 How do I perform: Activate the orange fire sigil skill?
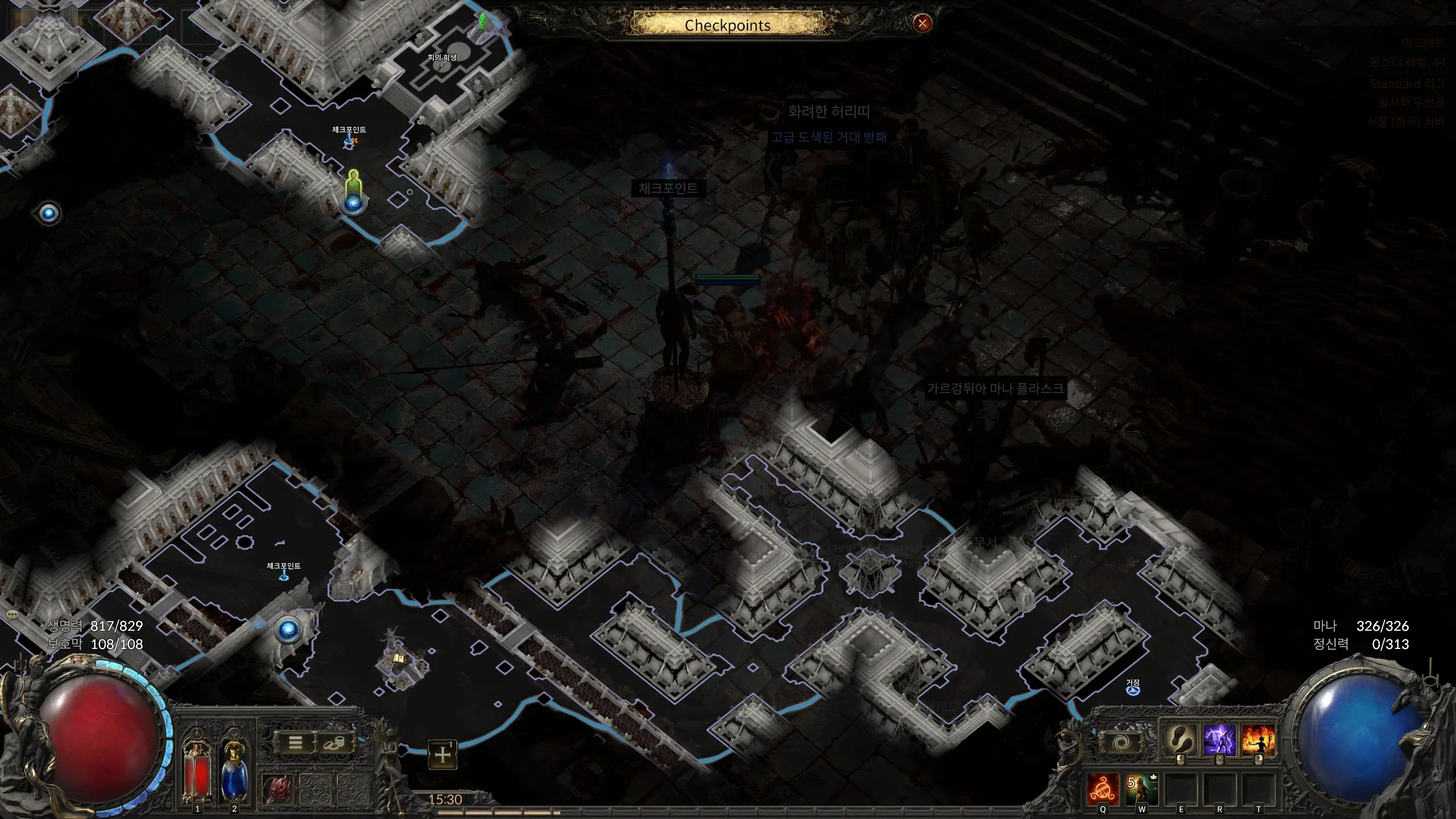[1103, 789]
